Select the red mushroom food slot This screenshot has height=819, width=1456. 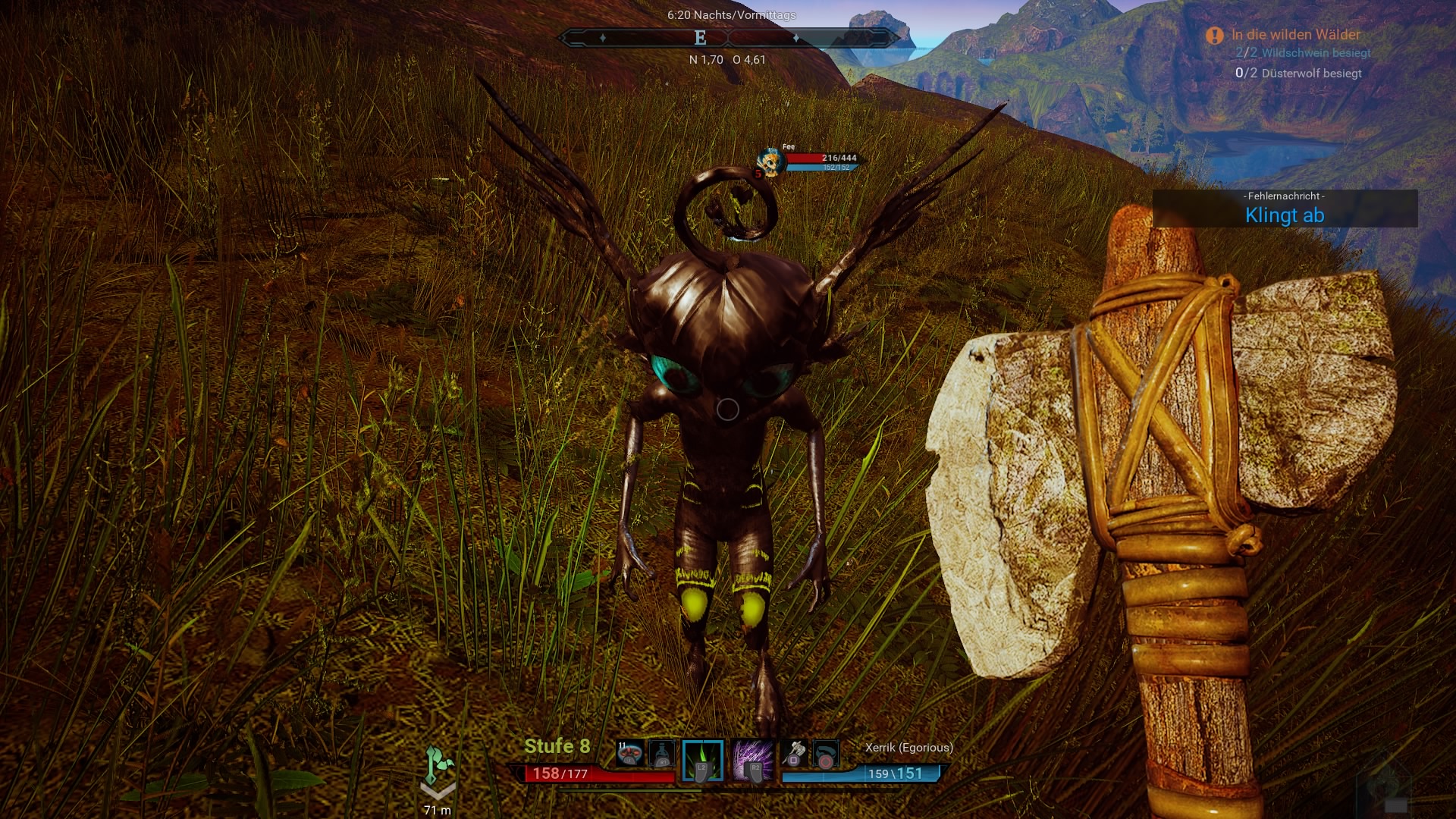[629, 754]
